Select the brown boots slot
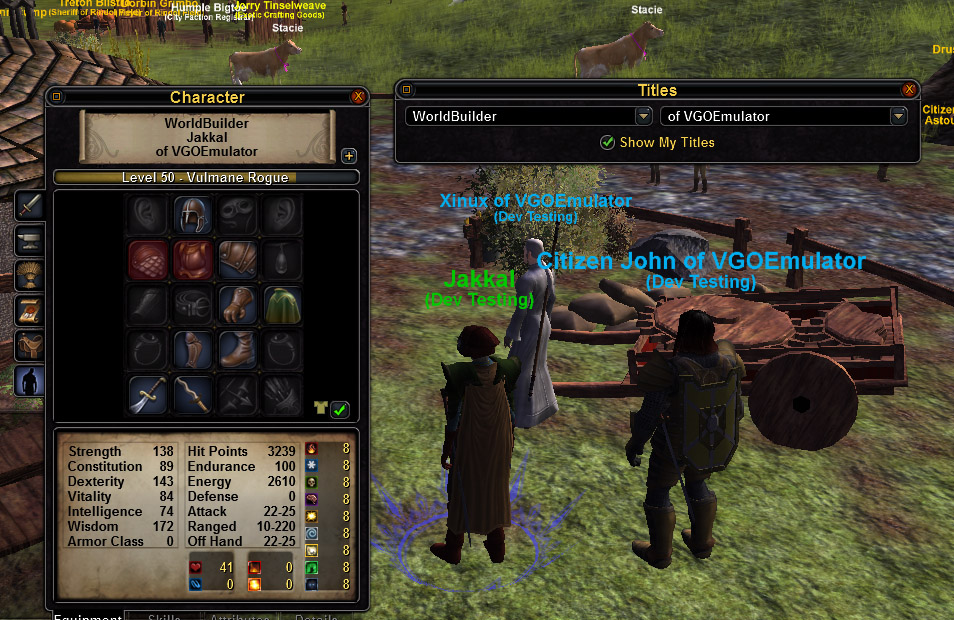Image resolution: width=954 pixels, height=620 pixels. (x=238, y=349)
